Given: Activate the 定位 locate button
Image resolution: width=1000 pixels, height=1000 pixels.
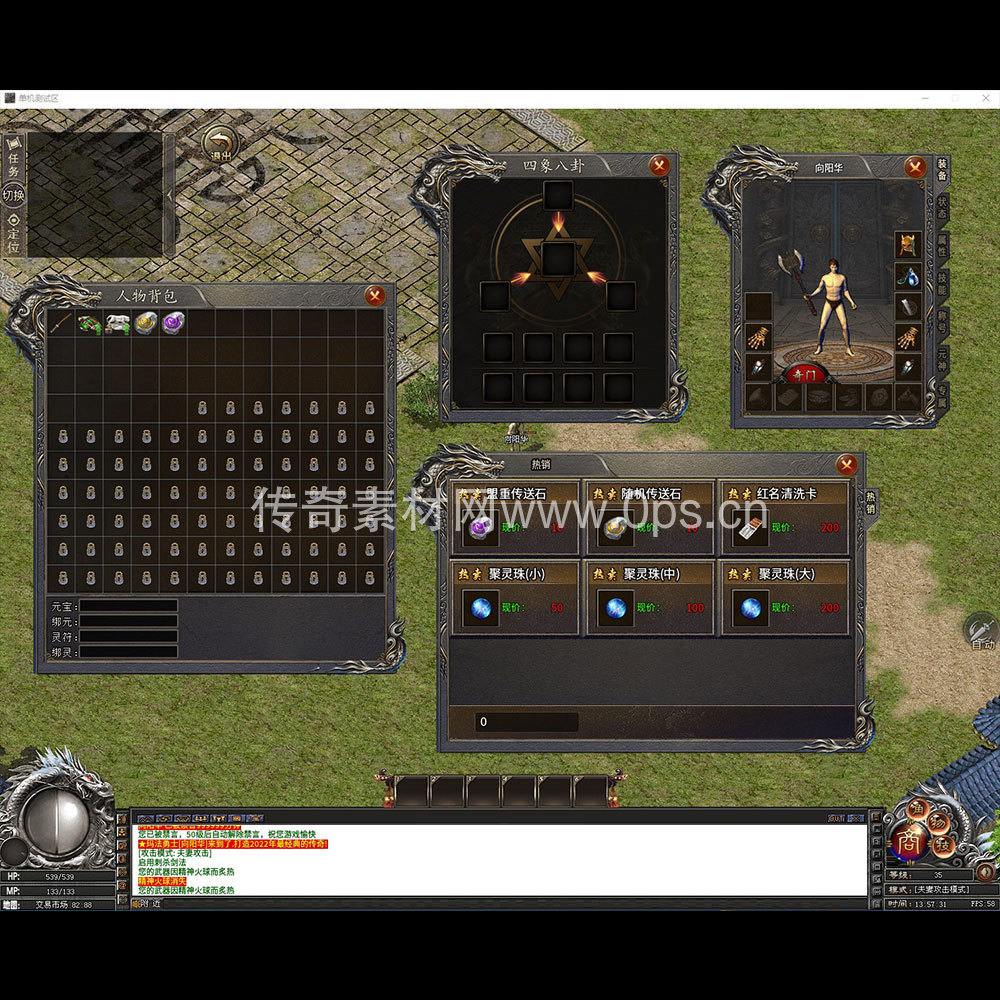Looking at the screenshot, I should tap(13, 234).
